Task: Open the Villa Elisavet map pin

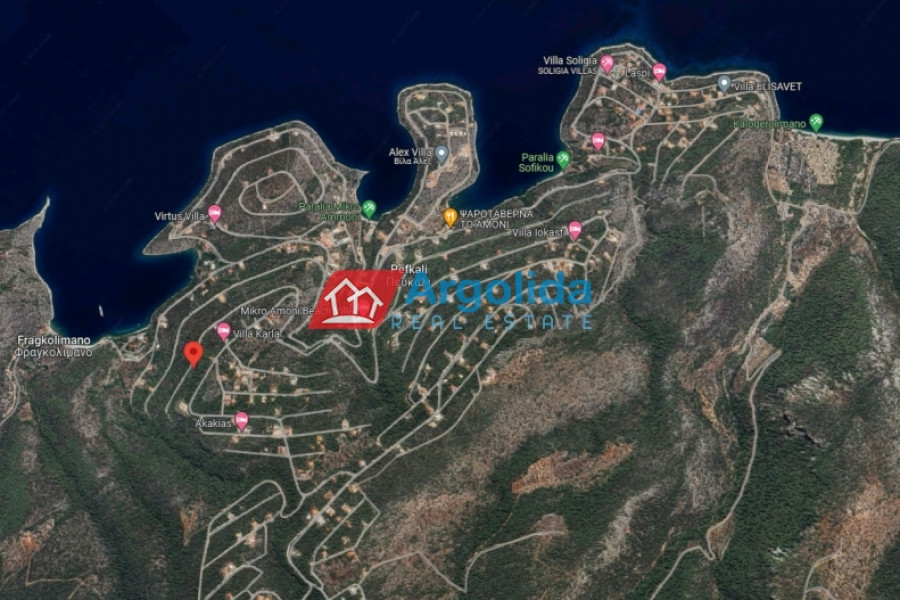Action: pyautogui.click(x=724, y=83)
